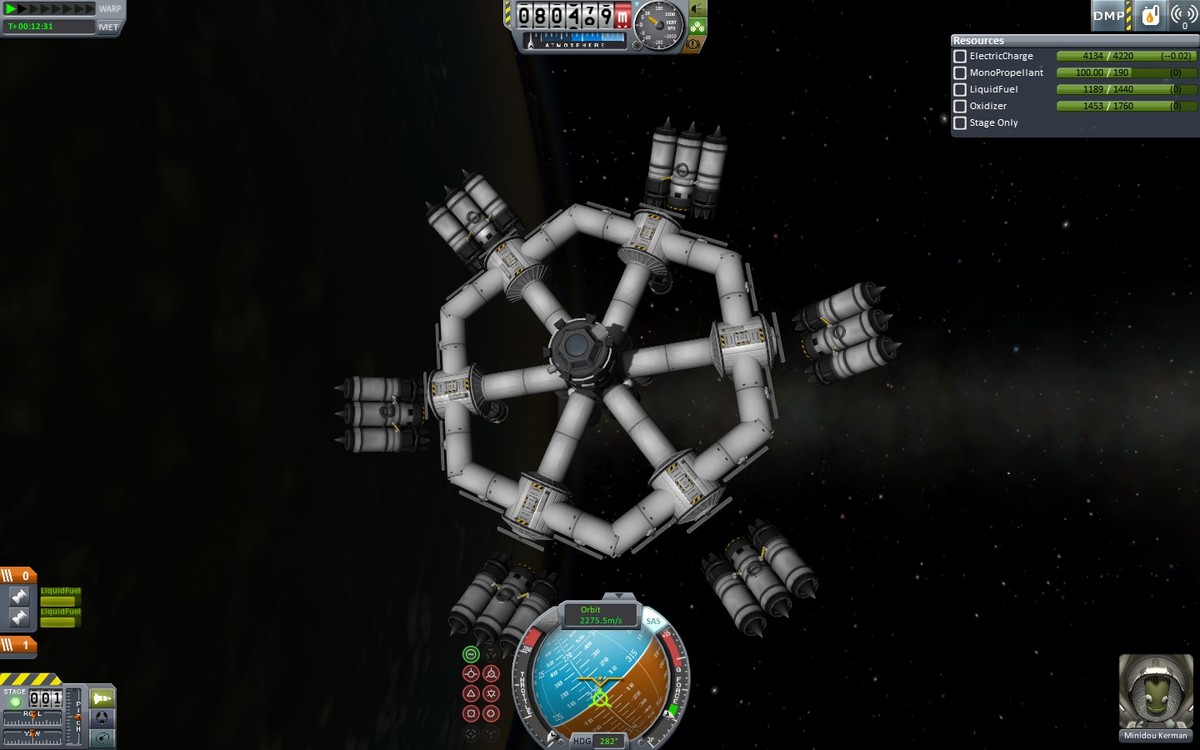Switch to docking mode button
Viewport: 1200px width, 750px height.
[102, 717]
